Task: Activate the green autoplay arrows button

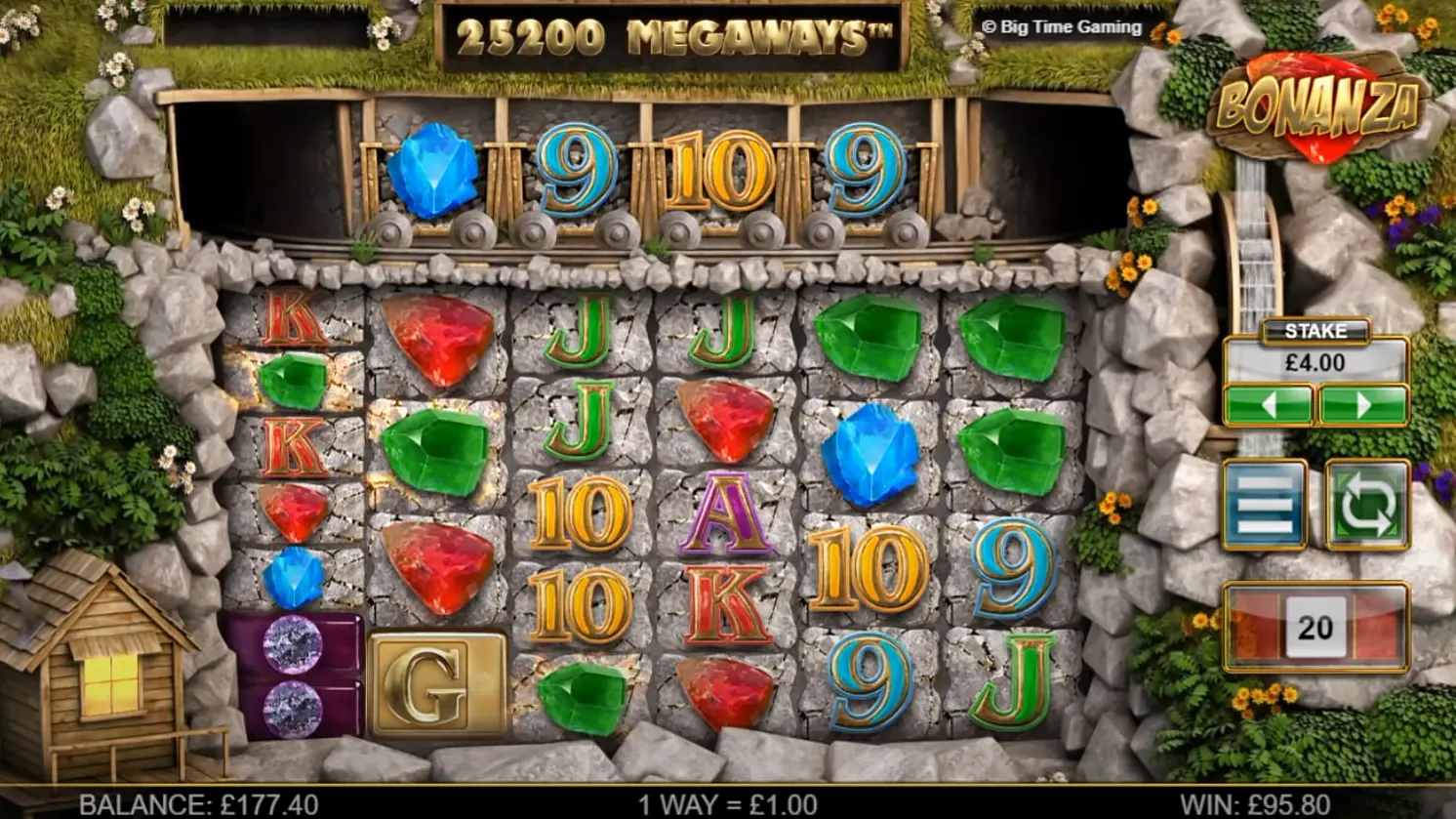Action: tap(1367, 504)
